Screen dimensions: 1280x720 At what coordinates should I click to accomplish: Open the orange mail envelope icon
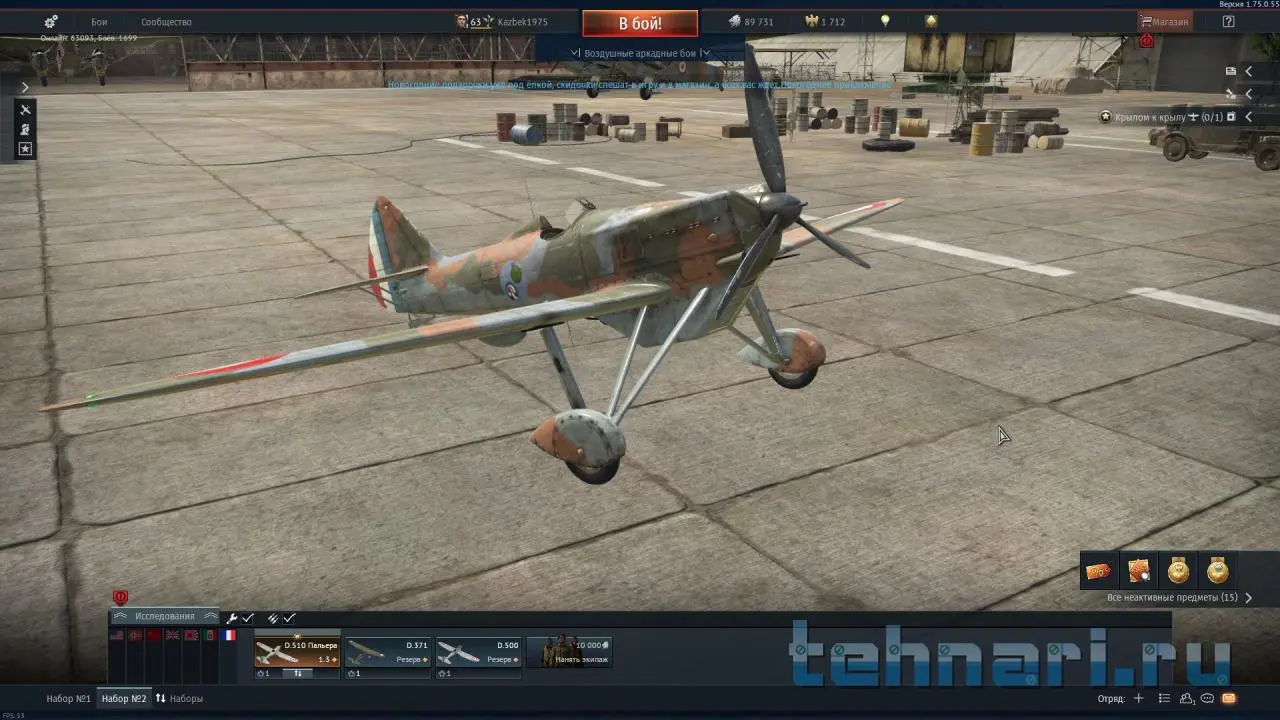tap(1228, 698)
